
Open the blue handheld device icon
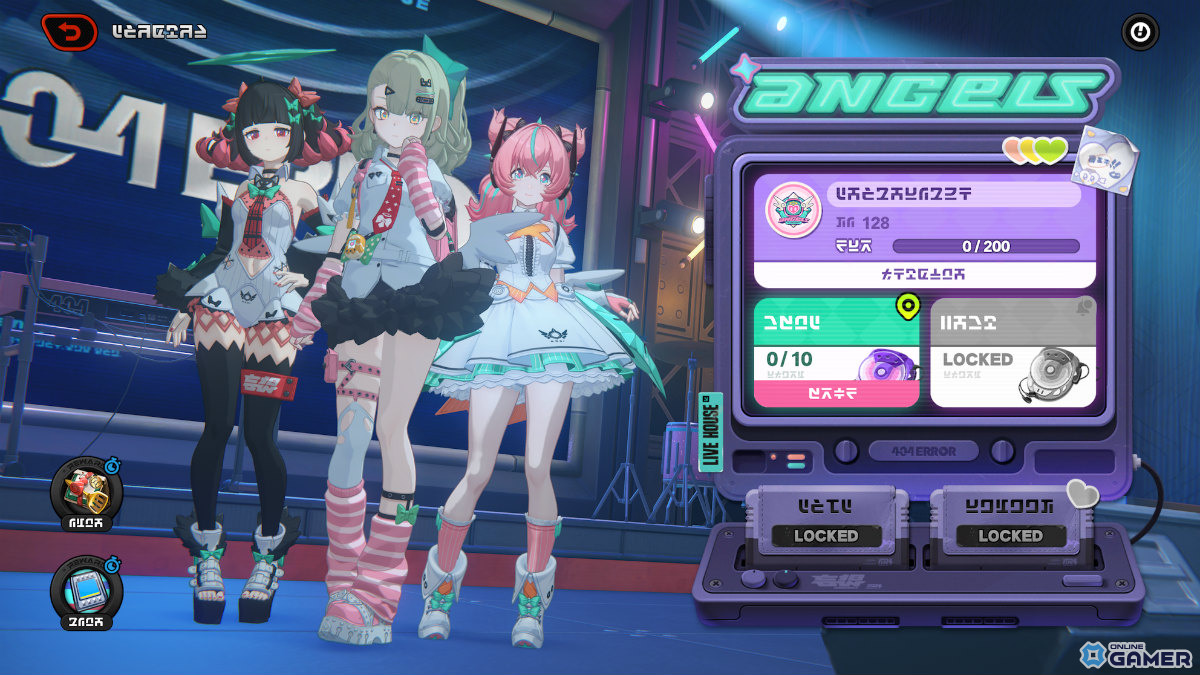[87, 592]
